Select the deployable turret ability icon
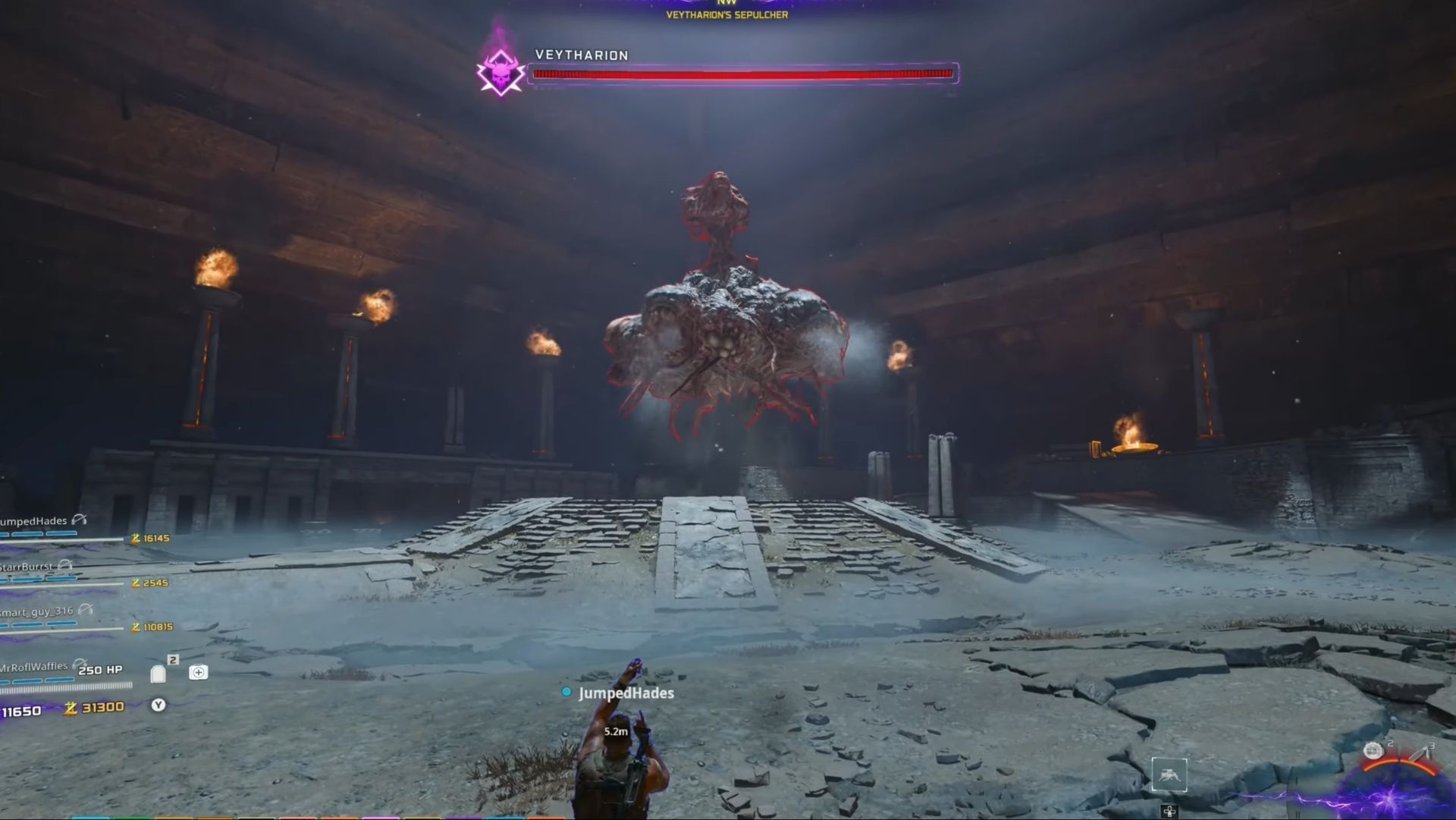 [x=1170, y=774]
